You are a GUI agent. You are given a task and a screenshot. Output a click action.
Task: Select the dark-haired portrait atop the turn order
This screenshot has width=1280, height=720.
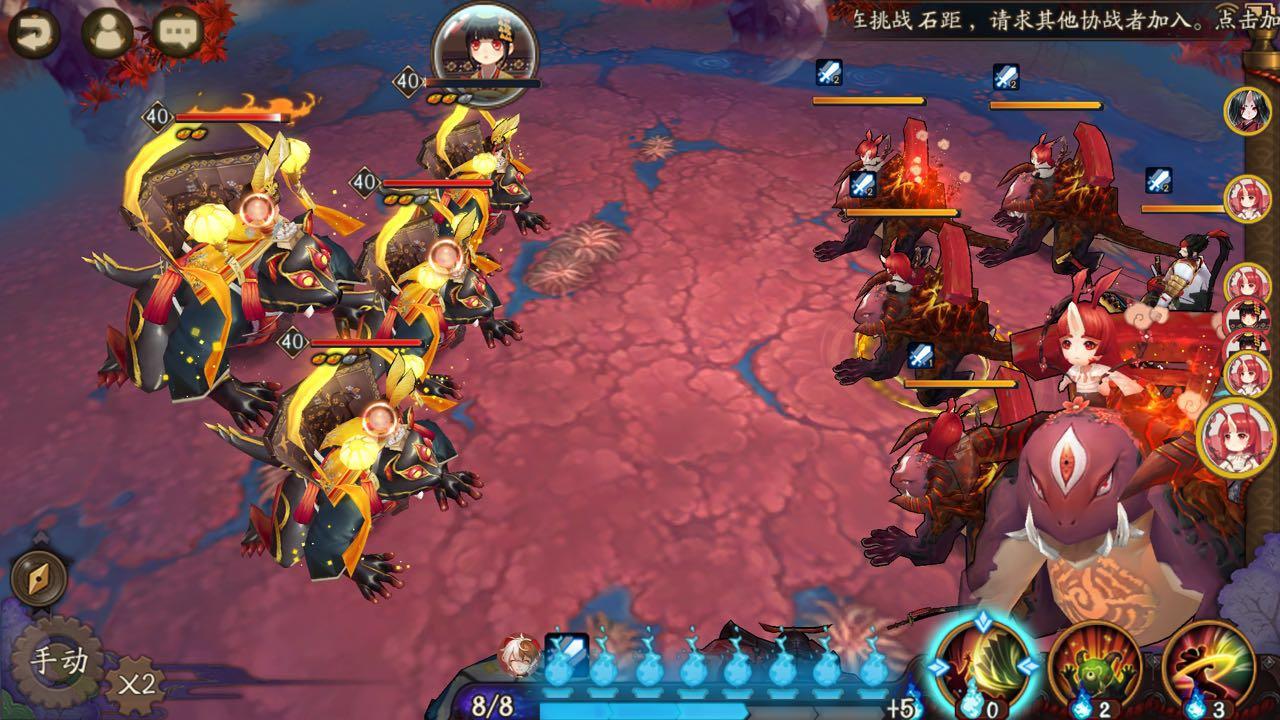point(1247,109)
